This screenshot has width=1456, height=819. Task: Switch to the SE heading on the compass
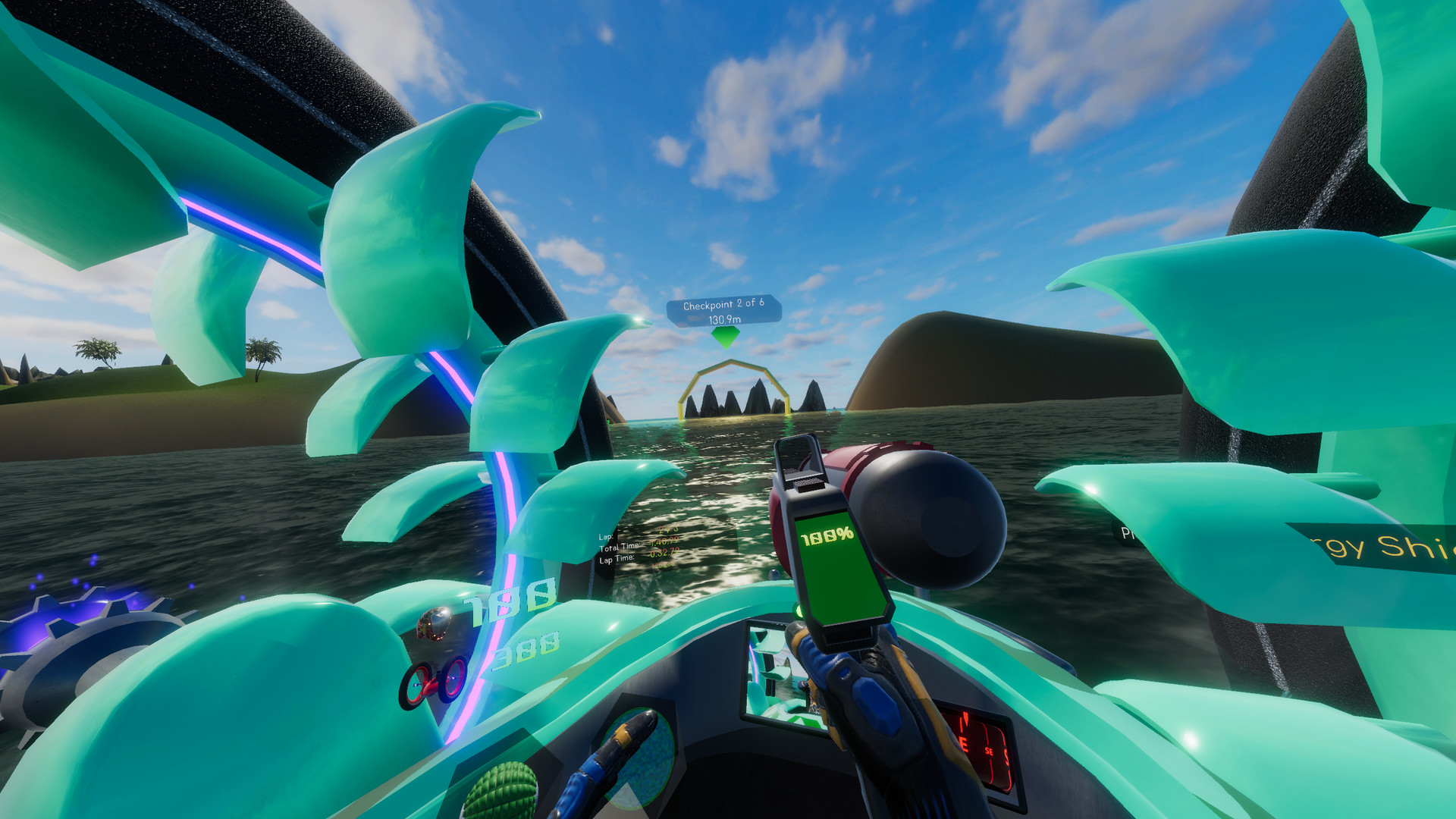point(989,752)
